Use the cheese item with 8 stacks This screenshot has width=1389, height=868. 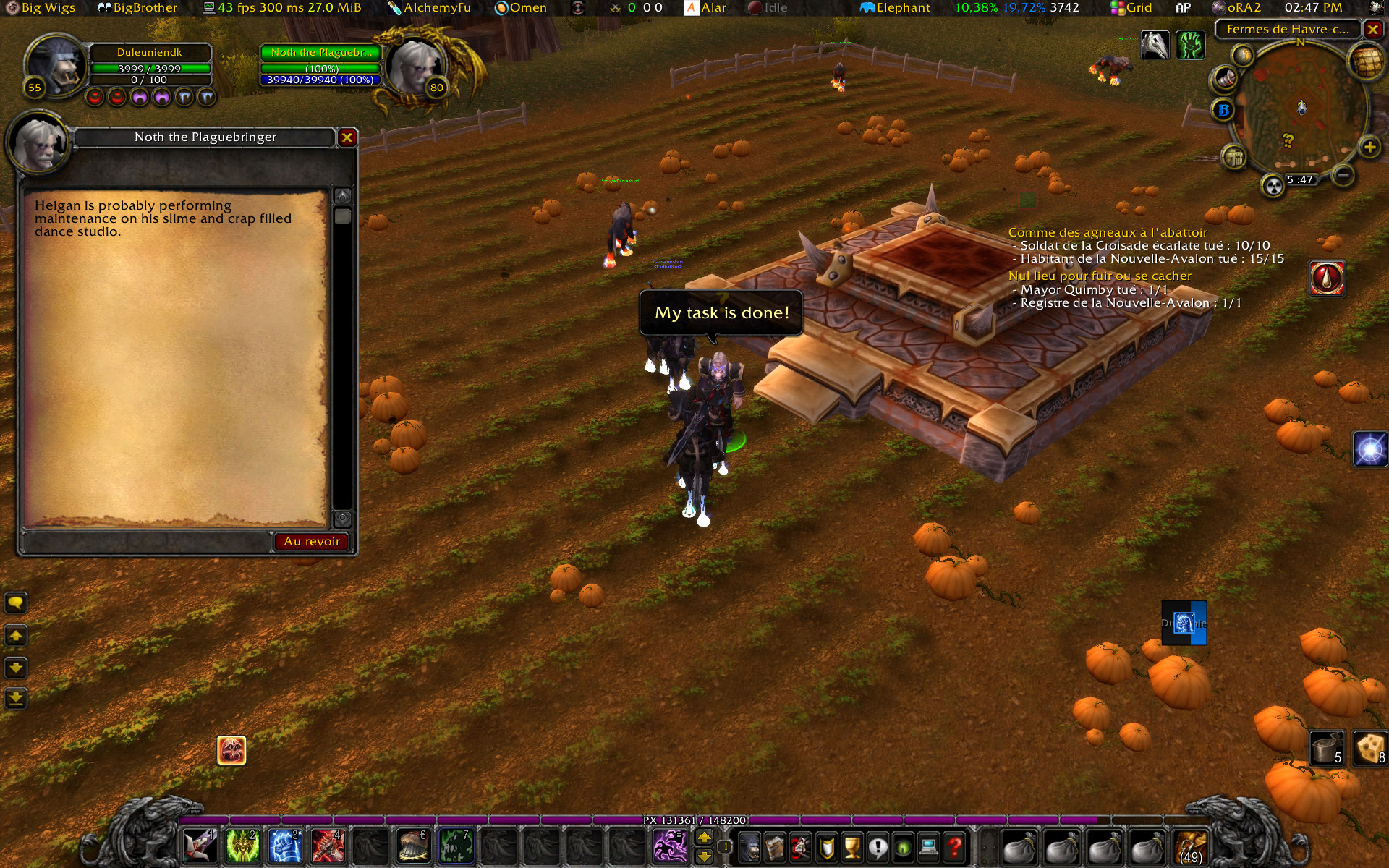click(1369, 748)
